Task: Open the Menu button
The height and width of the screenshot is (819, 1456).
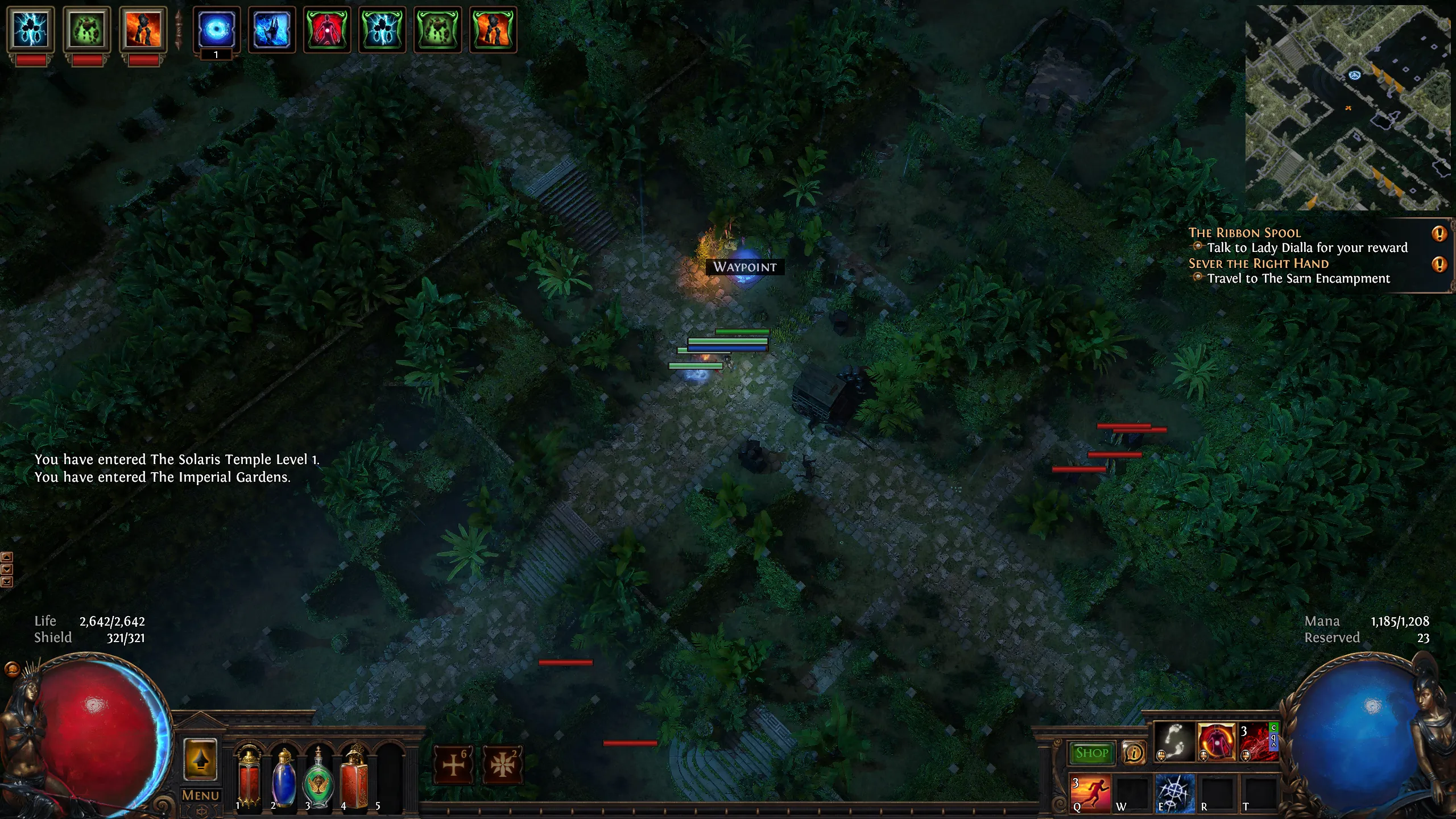Action: coord(200,795)
